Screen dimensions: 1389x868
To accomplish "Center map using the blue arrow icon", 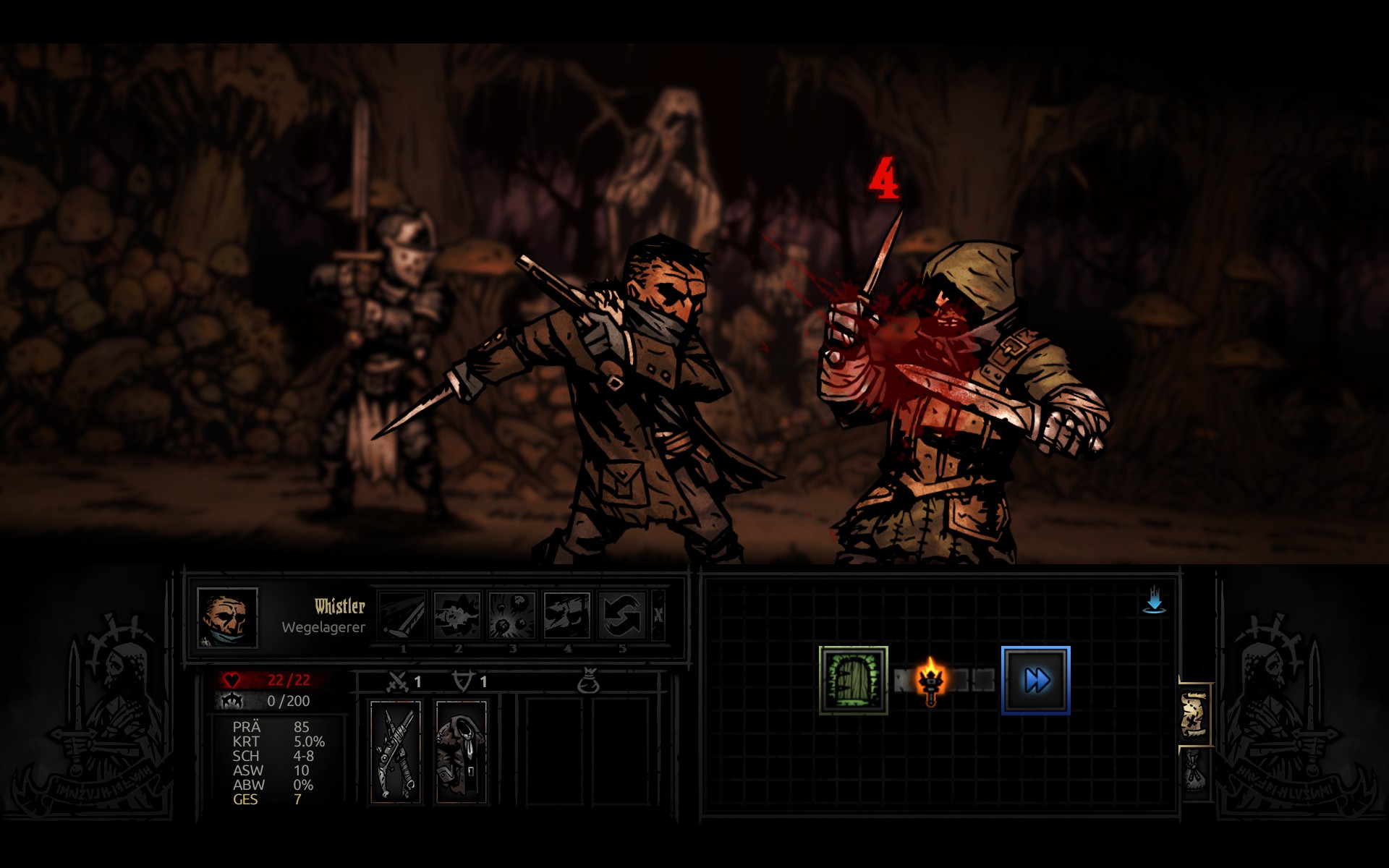I will pyautogui.click(x=1154, y=602).
